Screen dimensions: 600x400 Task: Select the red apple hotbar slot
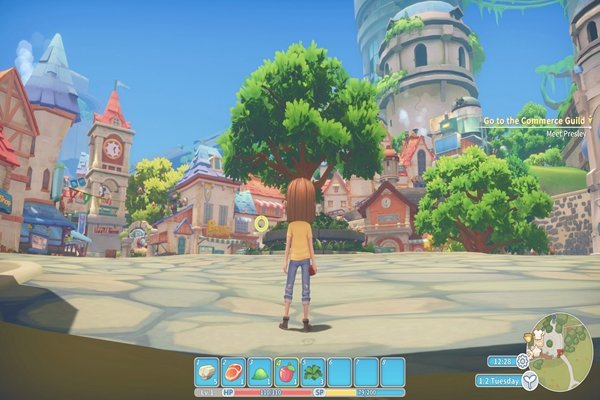(287, 371)
